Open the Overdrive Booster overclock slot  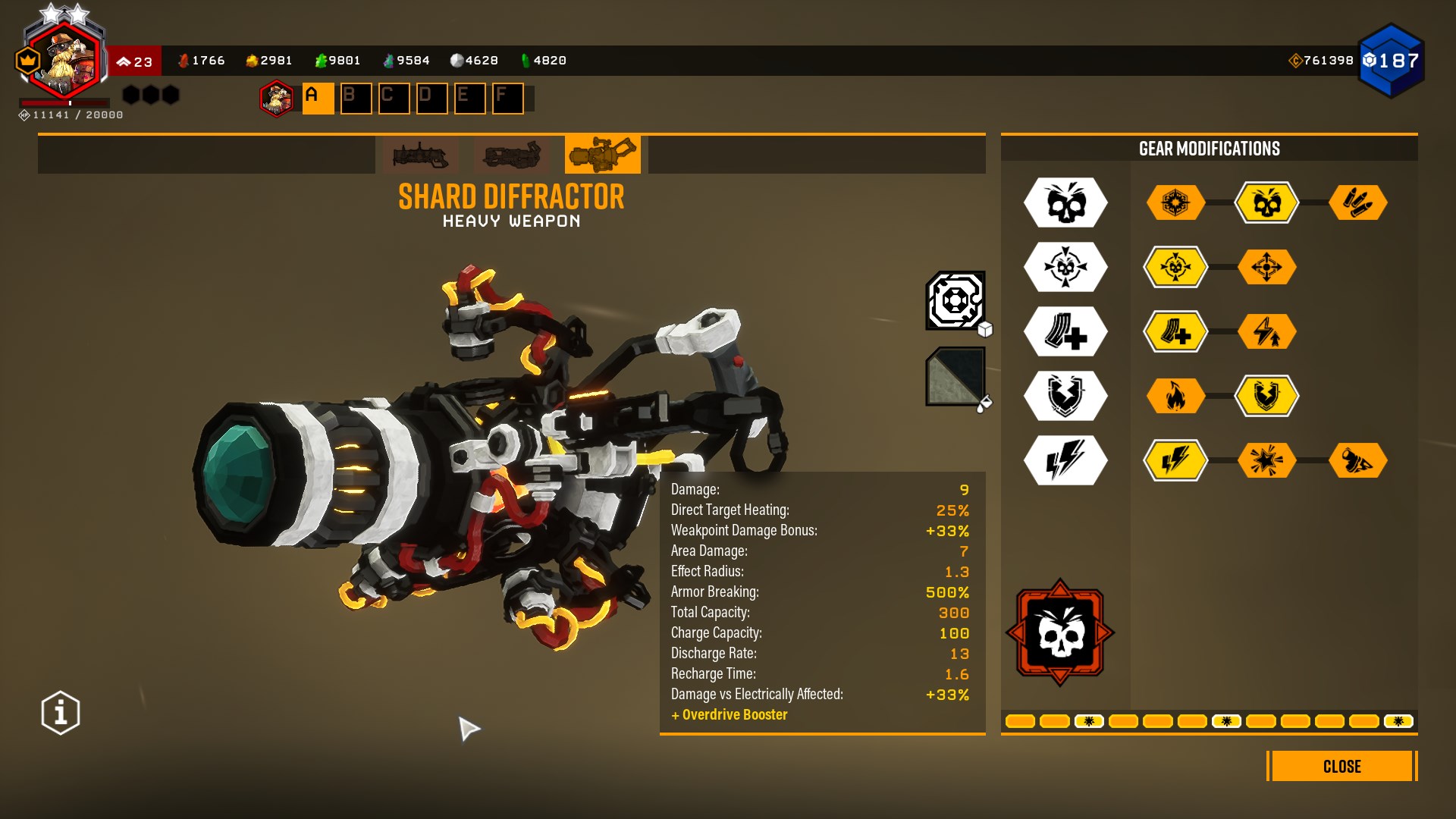(x=1060, y=632)
